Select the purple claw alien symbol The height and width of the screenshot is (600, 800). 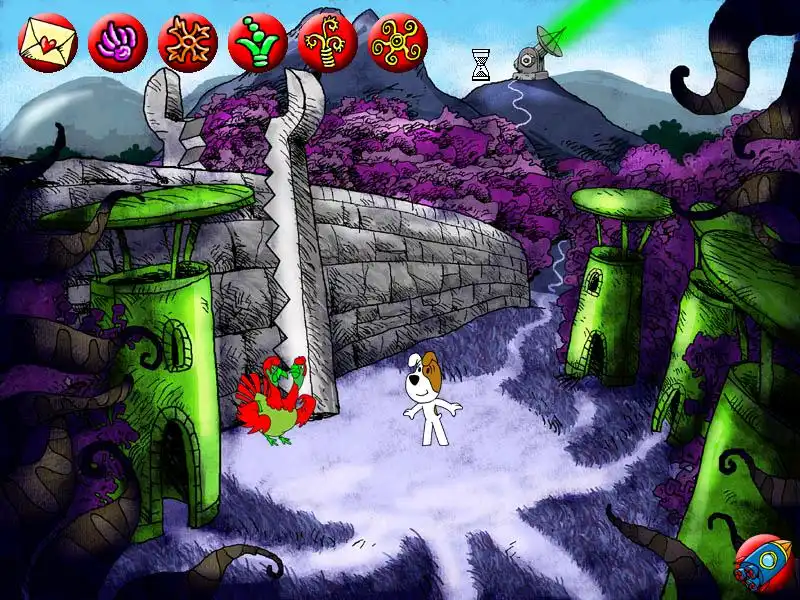click(117, 41)
